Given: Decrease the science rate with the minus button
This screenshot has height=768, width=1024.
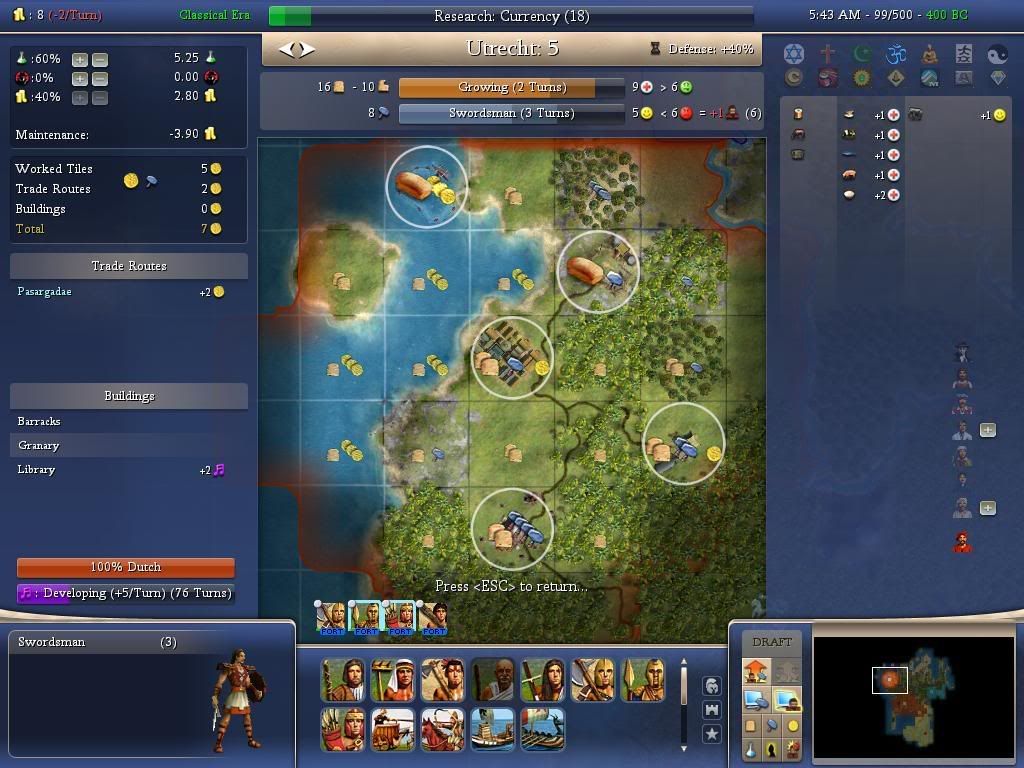Looking at the screenshot, I should point(99,59).
